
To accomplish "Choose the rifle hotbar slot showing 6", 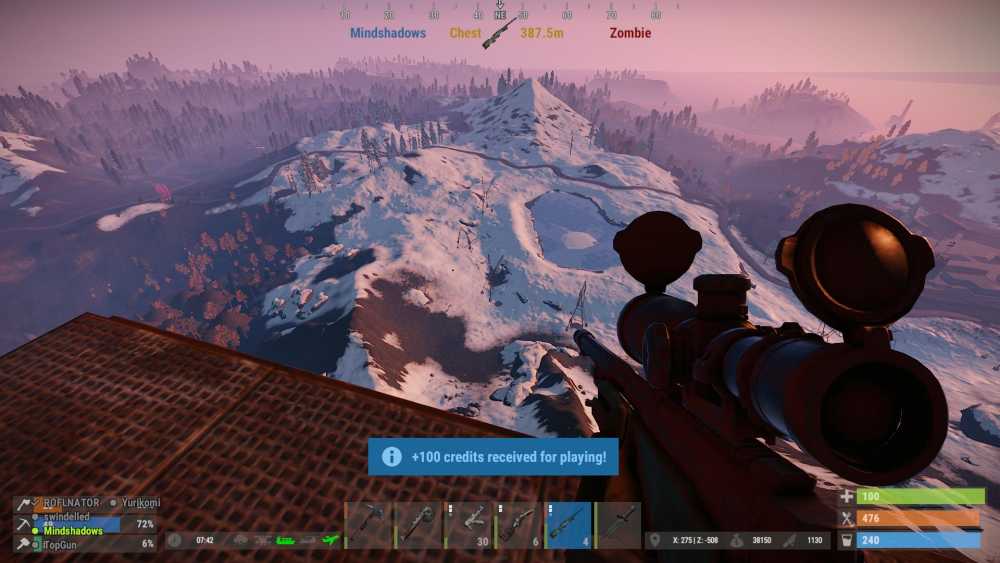I will [519, 525].
